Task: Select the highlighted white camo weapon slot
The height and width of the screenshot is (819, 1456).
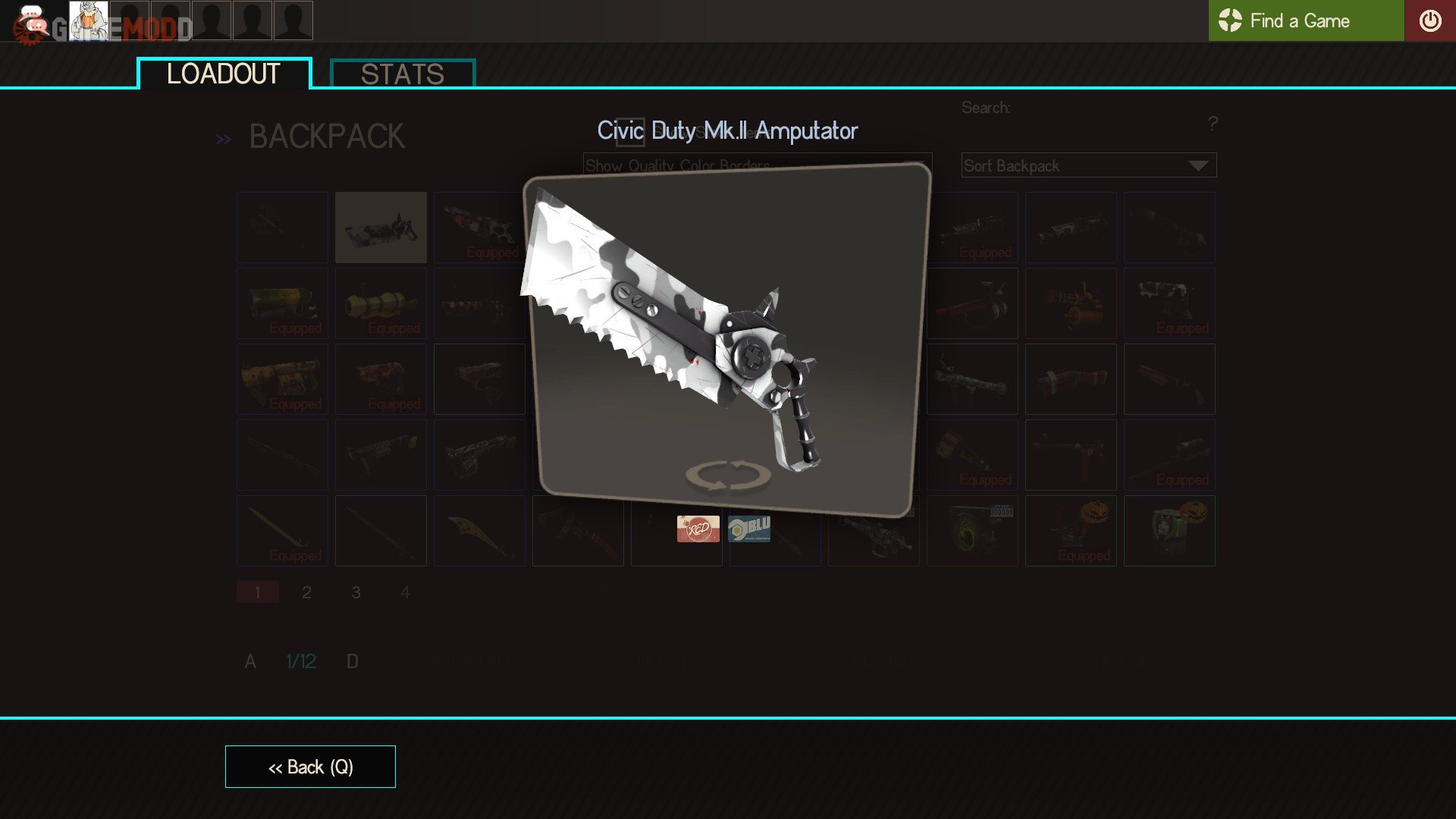Action: [381, 227]
